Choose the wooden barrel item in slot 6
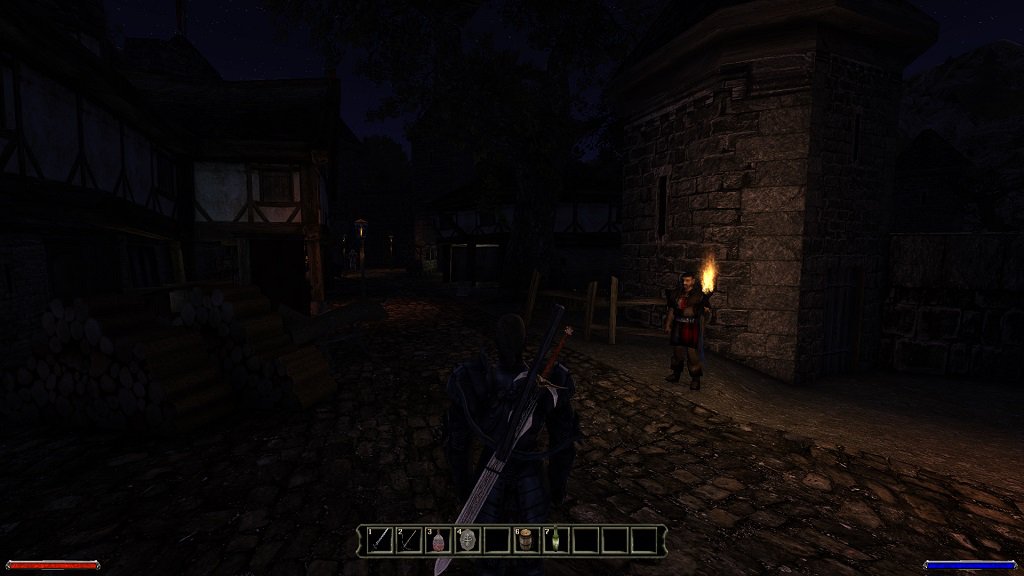Viewport: 1024px width, 576px height. point(526,540)
